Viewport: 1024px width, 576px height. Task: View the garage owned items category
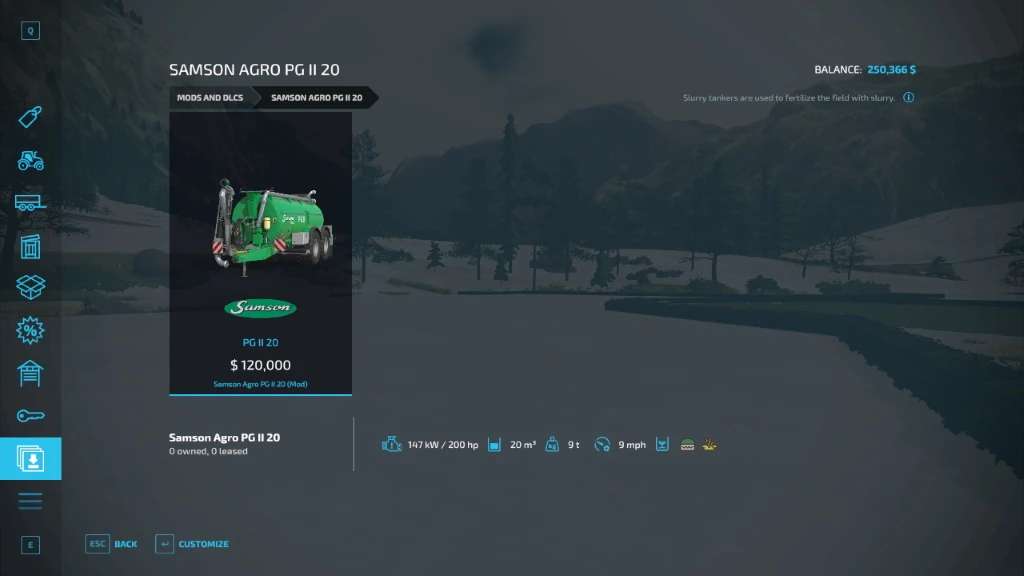tap(30, 374)
